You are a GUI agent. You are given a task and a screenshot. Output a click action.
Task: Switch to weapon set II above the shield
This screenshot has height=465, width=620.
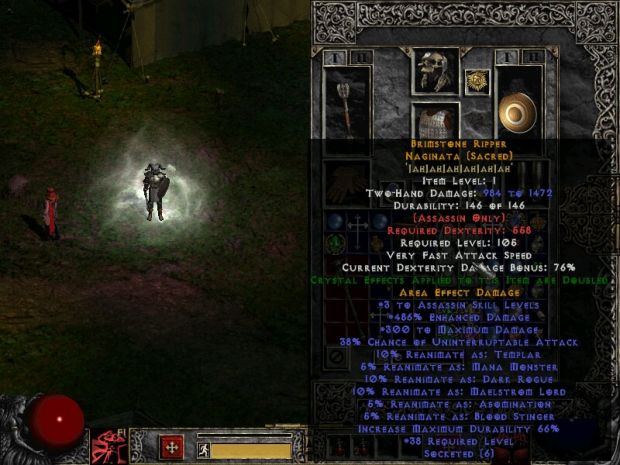536,57
